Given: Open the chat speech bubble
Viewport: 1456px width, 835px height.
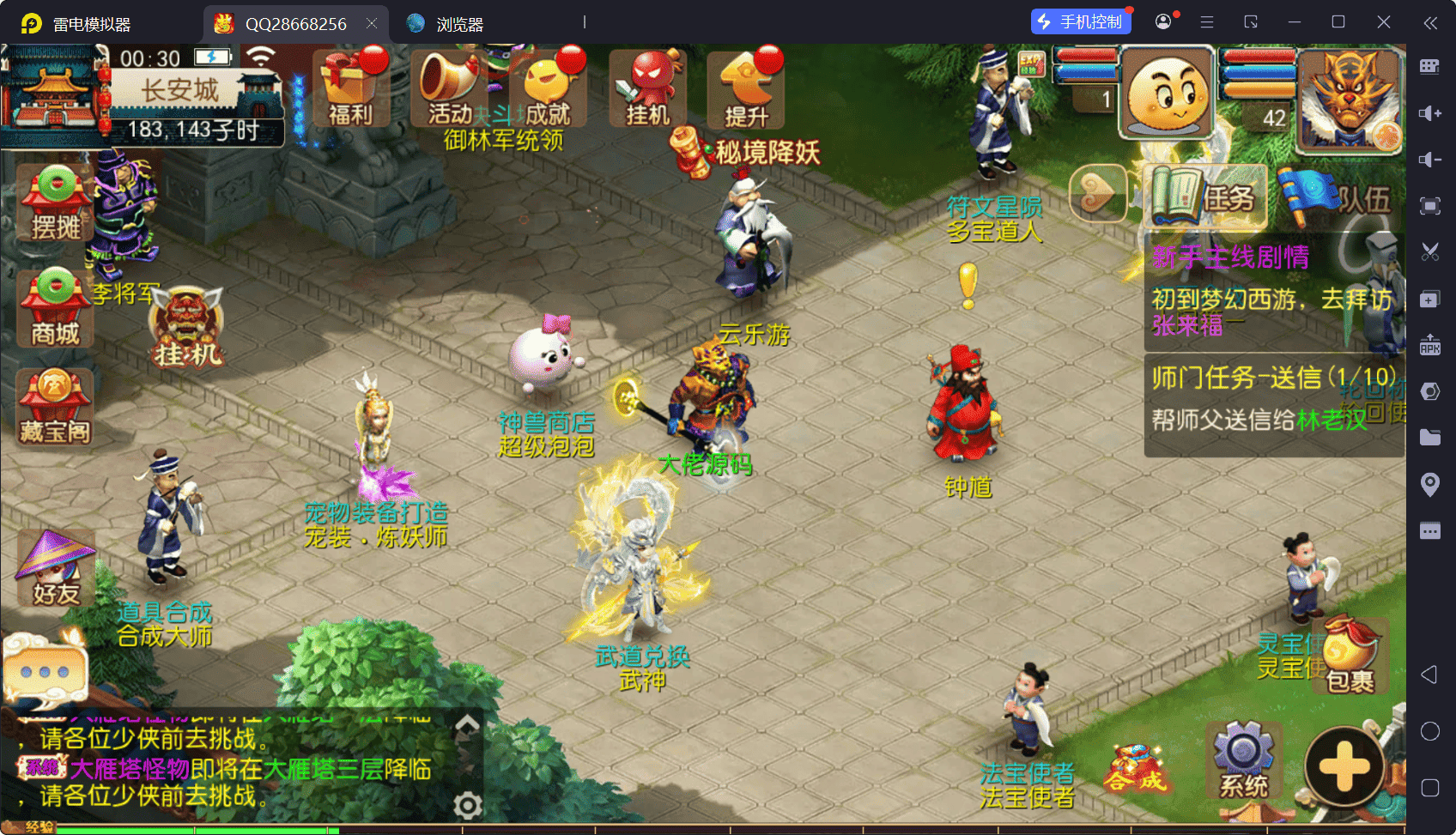Looking at the screenshot, I should point(45,671).
